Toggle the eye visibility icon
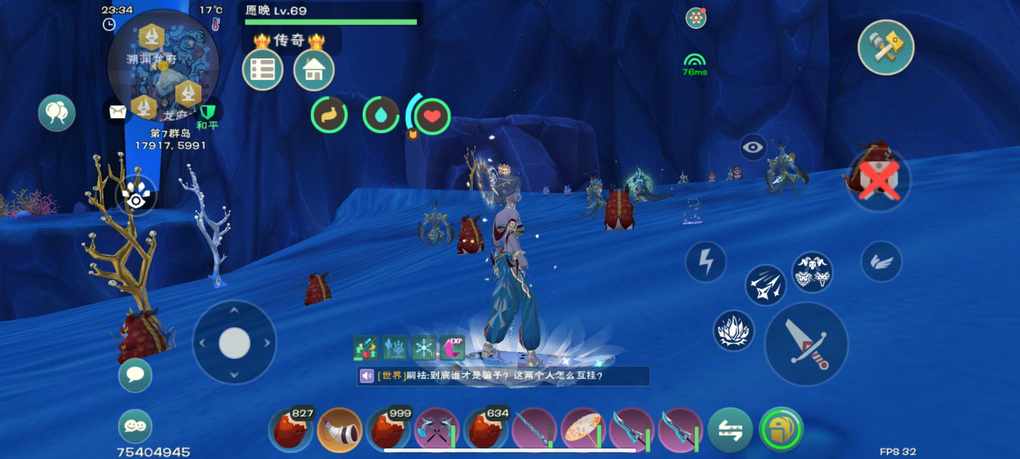Screen dimensions: 1020x459 click(x=753, y=148)
